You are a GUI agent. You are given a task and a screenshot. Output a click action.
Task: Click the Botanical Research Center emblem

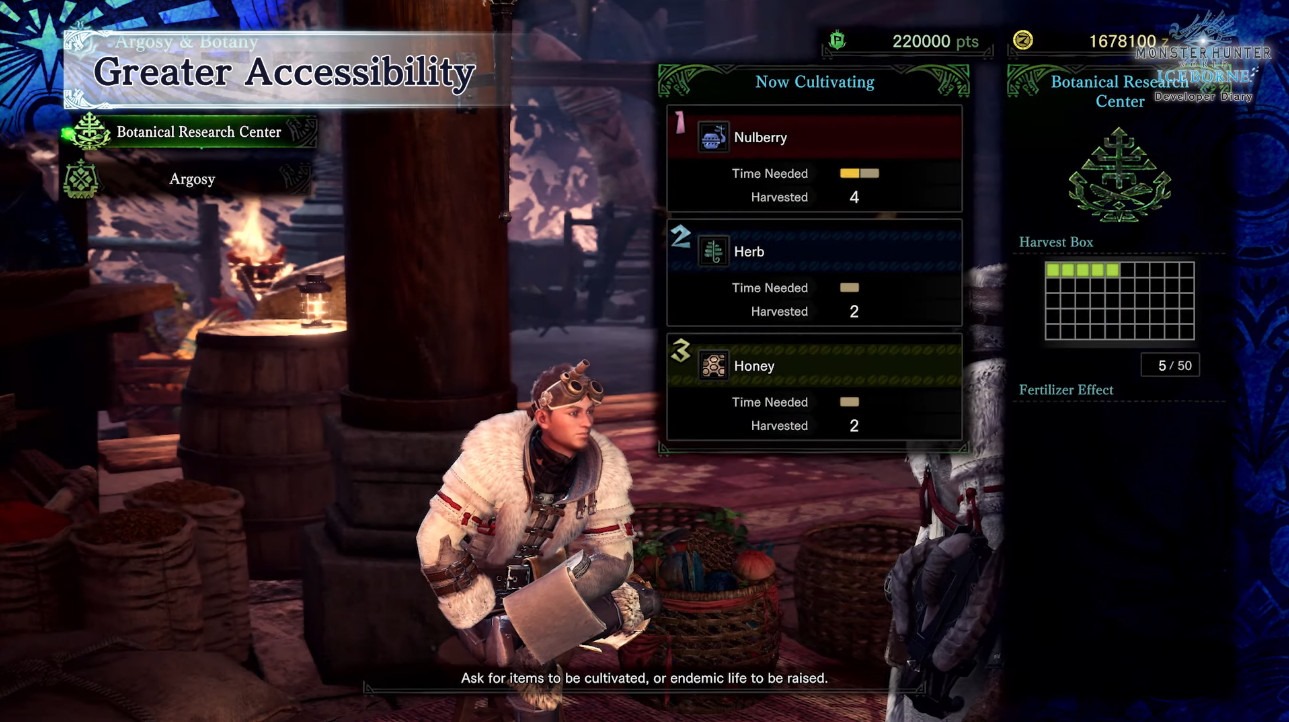(x=1119, y=177)
